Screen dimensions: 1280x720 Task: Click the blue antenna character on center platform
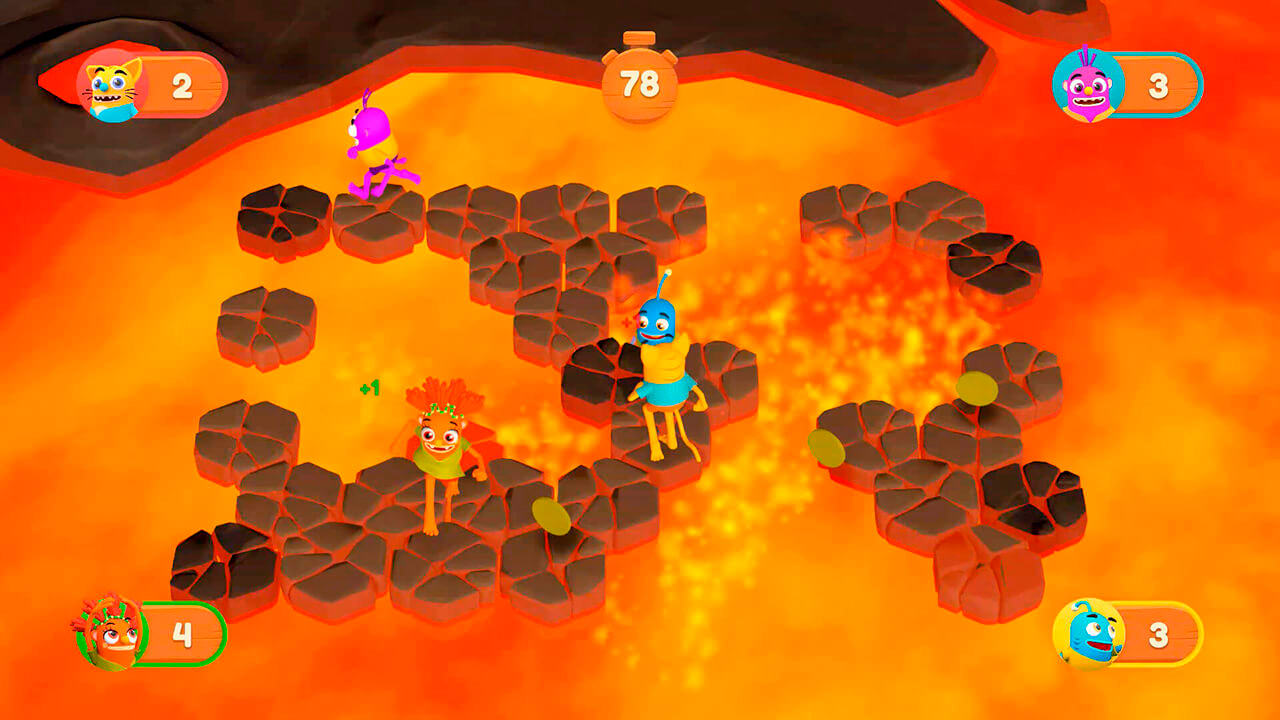coord(665,370)
